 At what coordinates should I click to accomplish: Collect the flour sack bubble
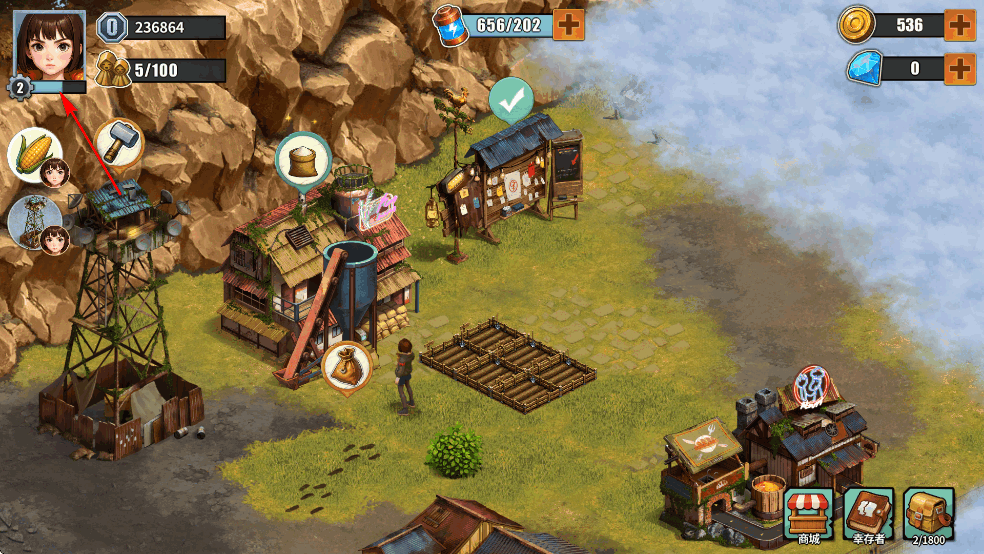[302, 159]
